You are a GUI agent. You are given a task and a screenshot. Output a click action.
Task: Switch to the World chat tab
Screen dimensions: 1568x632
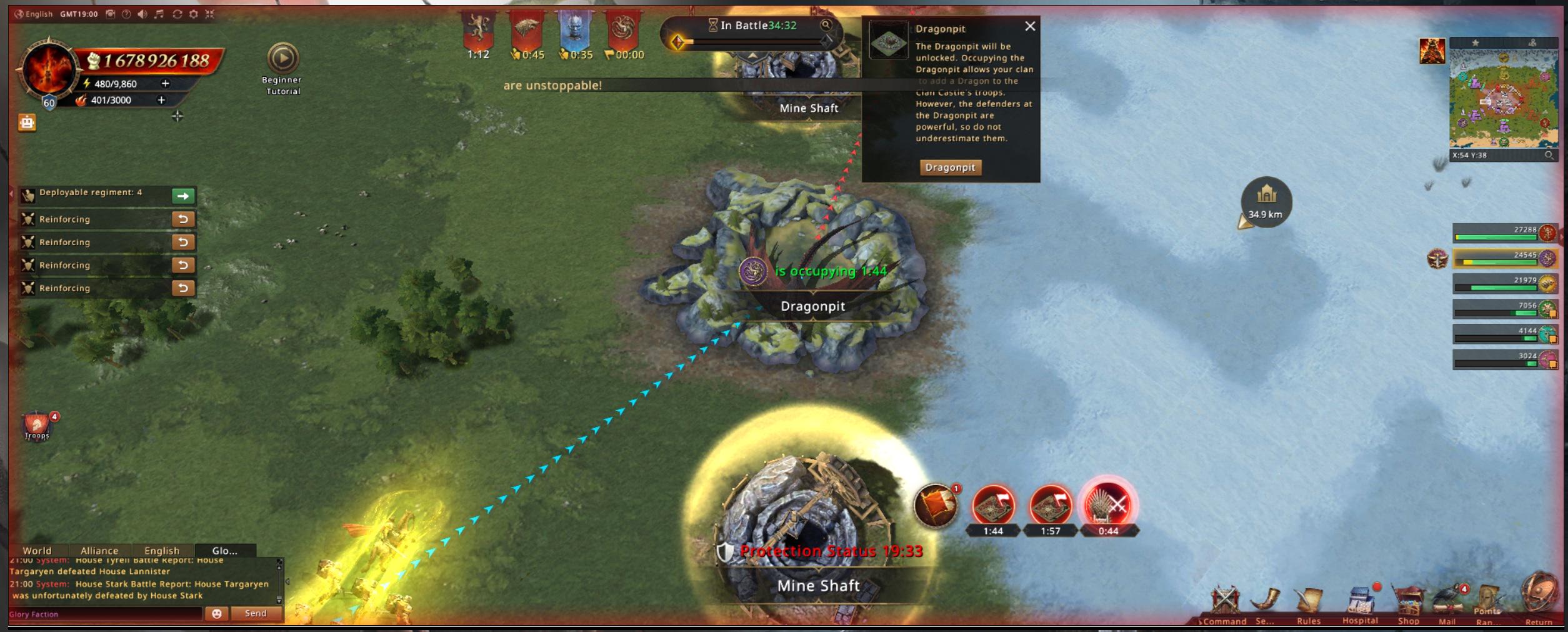37,551
